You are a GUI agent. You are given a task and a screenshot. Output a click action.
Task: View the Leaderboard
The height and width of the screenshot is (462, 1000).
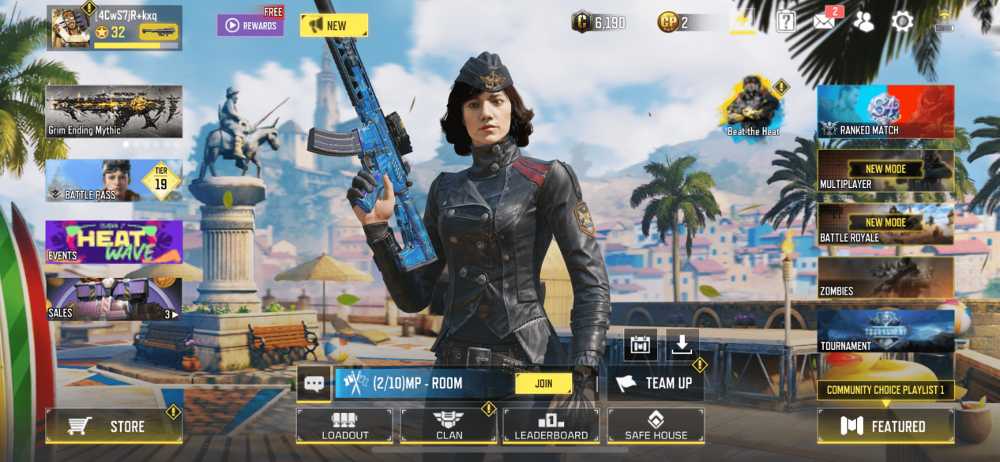click(x=551, y=426)
